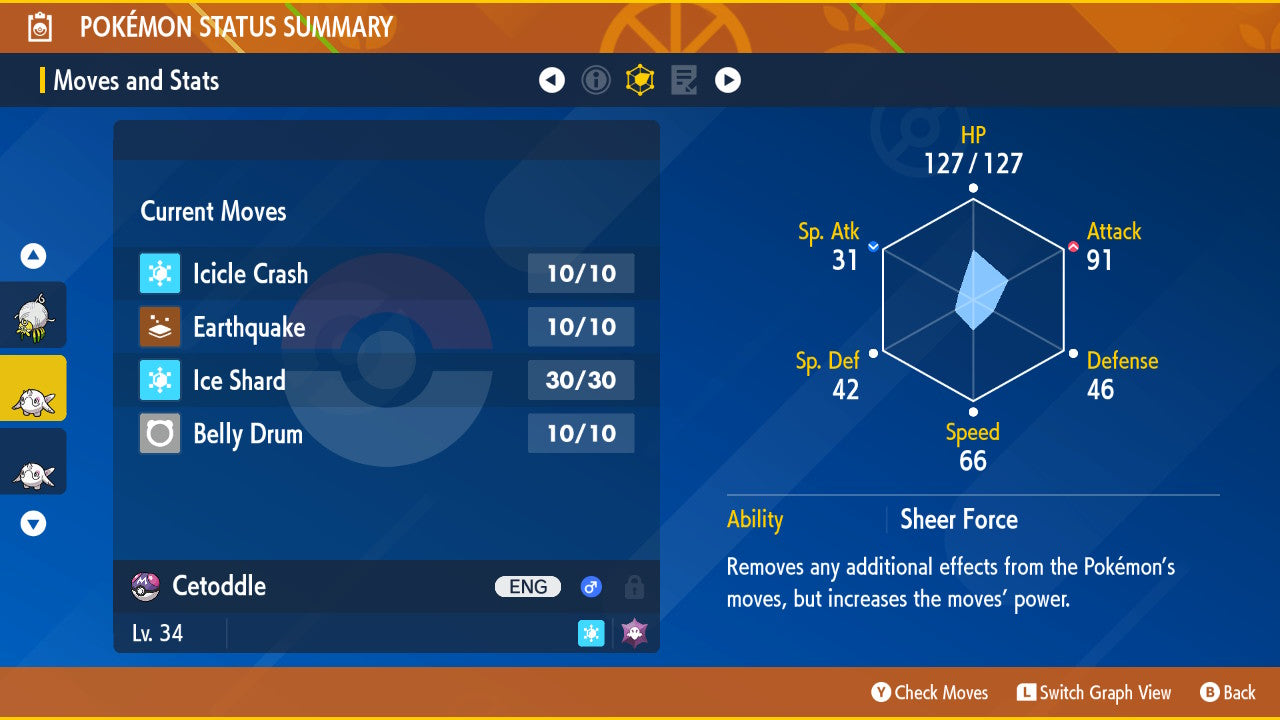1280x720 pixels.
Task: Click the Sheer Force ability name
Action: (x=958, y=520)
